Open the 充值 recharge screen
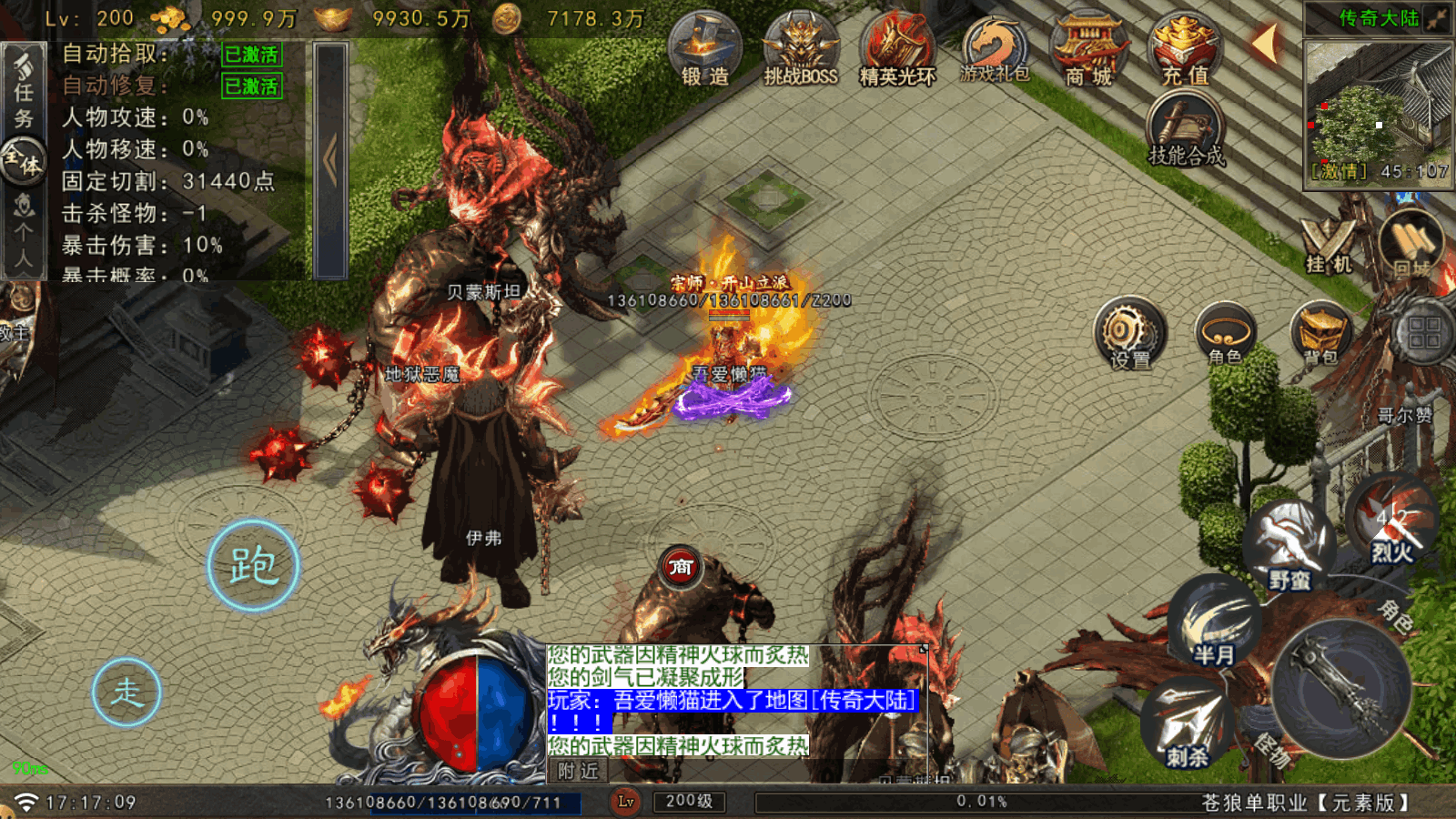Viewport: 1456px width, 819px height. [x=1185, y=49]
